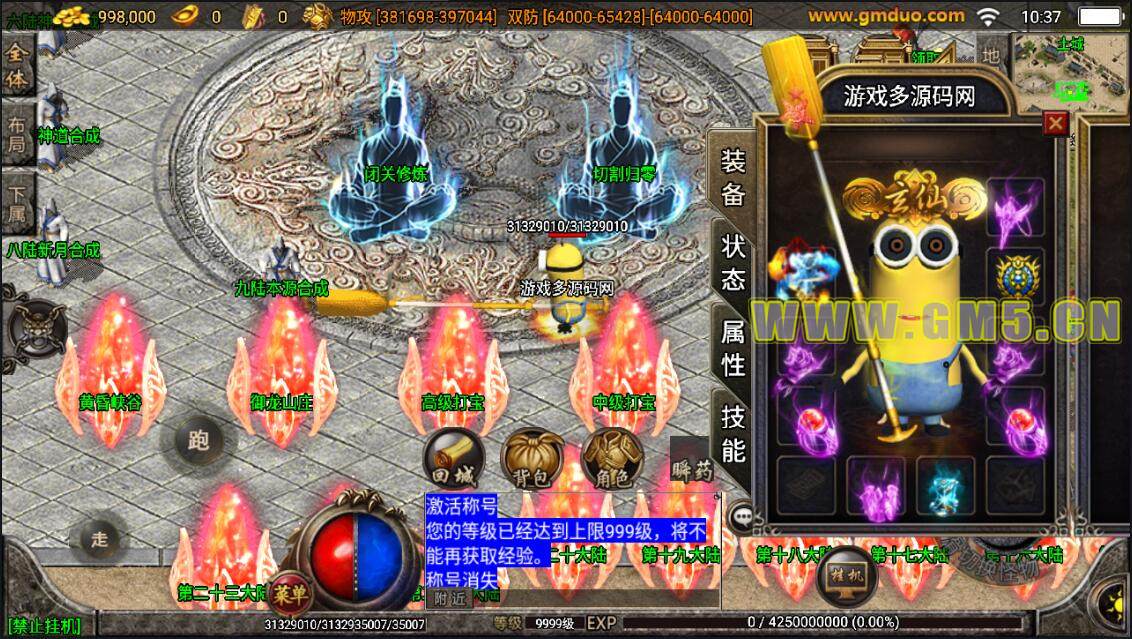Tap the 瞬药 instant potion button
The width and height of the screenshot is (1132, 639).
pos(692,464)
